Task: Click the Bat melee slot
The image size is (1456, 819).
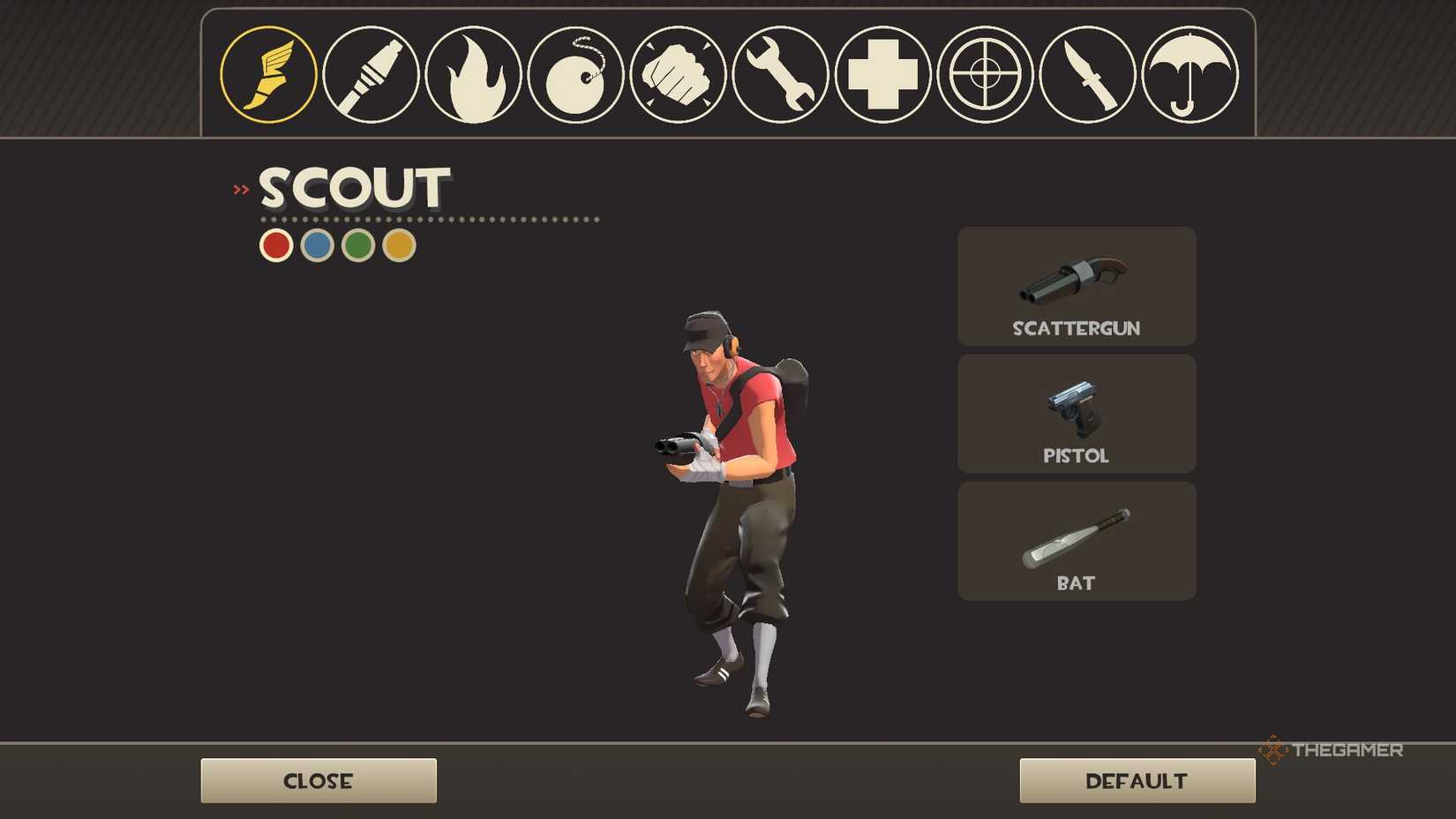Action: point(1076,540)
